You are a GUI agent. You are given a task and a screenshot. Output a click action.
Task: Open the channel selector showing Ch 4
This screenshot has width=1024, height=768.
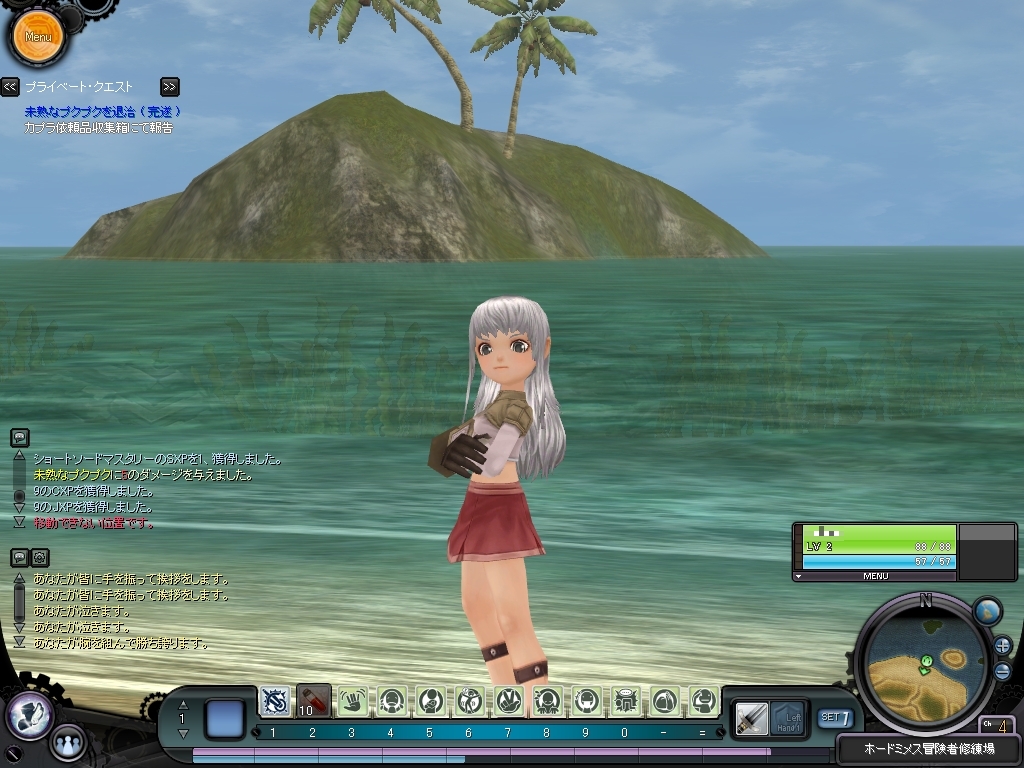[997, 725]
